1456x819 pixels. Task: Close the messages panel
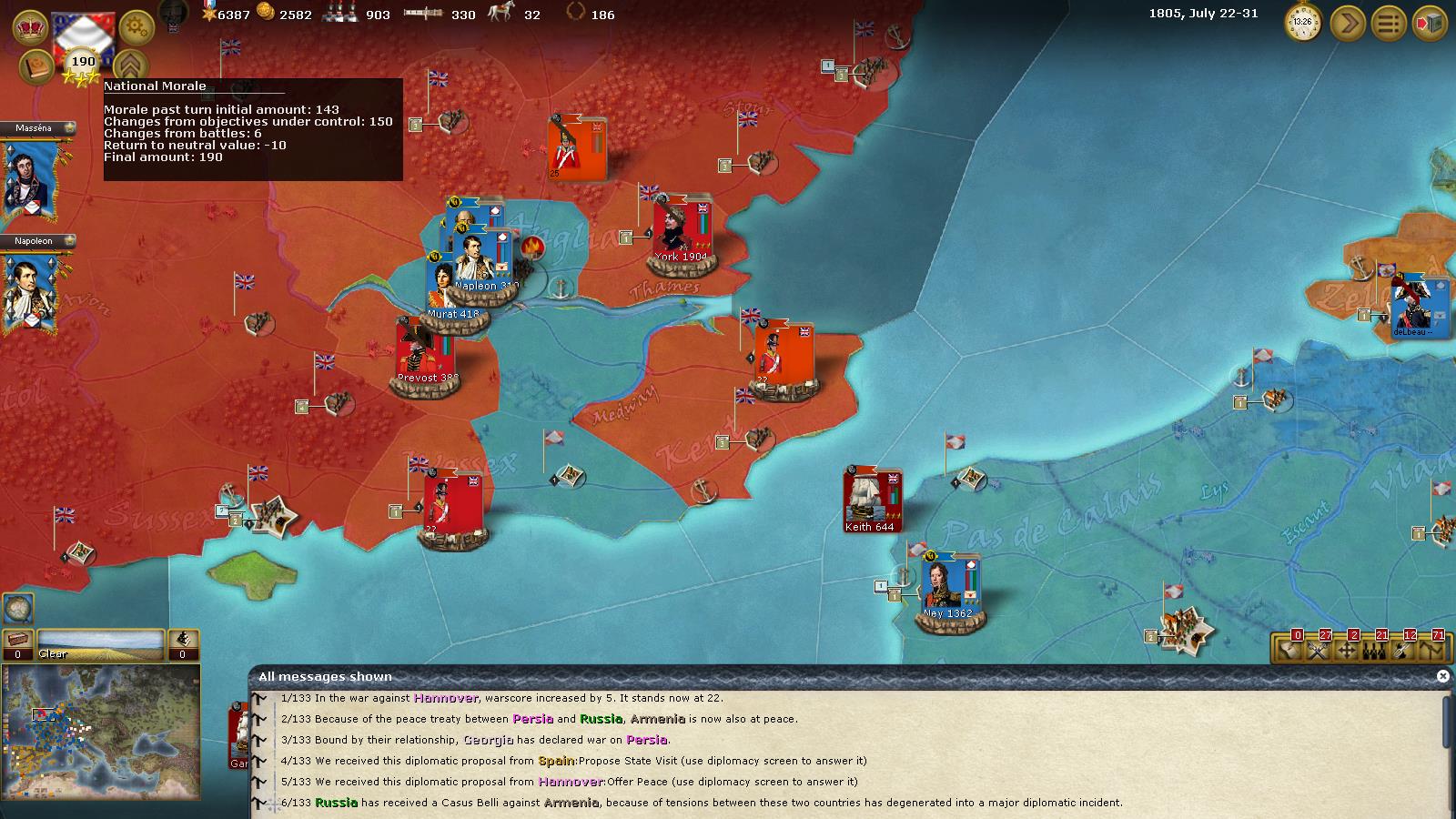(1442, 676)
